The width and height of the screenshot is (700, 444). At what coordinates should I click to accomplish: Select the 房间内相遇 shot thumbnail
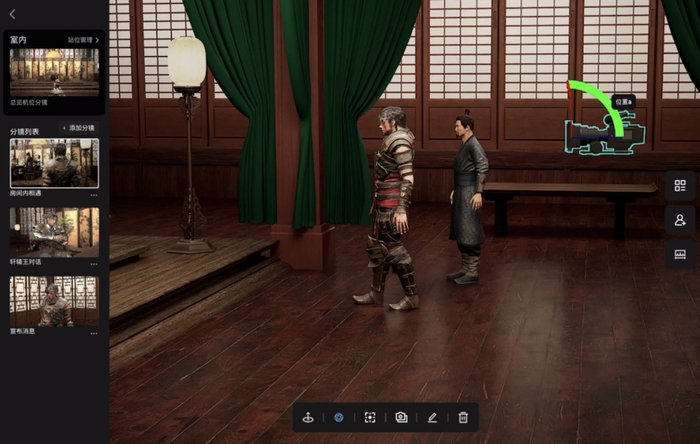(x=54, y=162)
